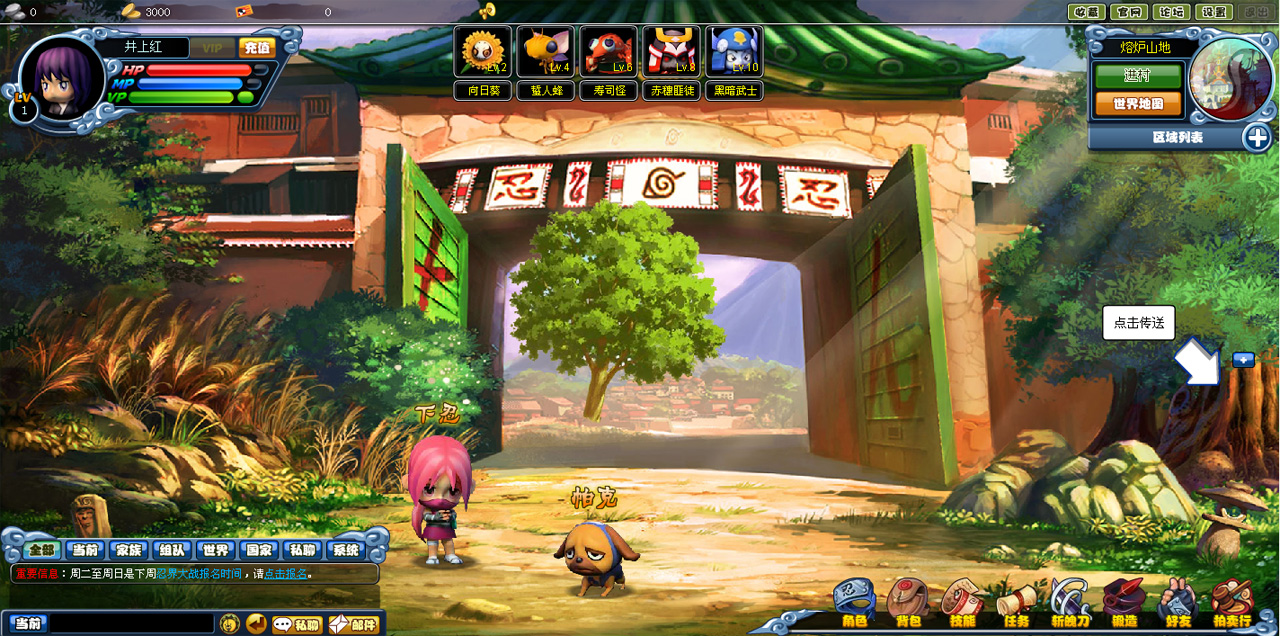The image size is (1280, 636).
Task: Open the 好友 friends list
Action: (1177, 603)
